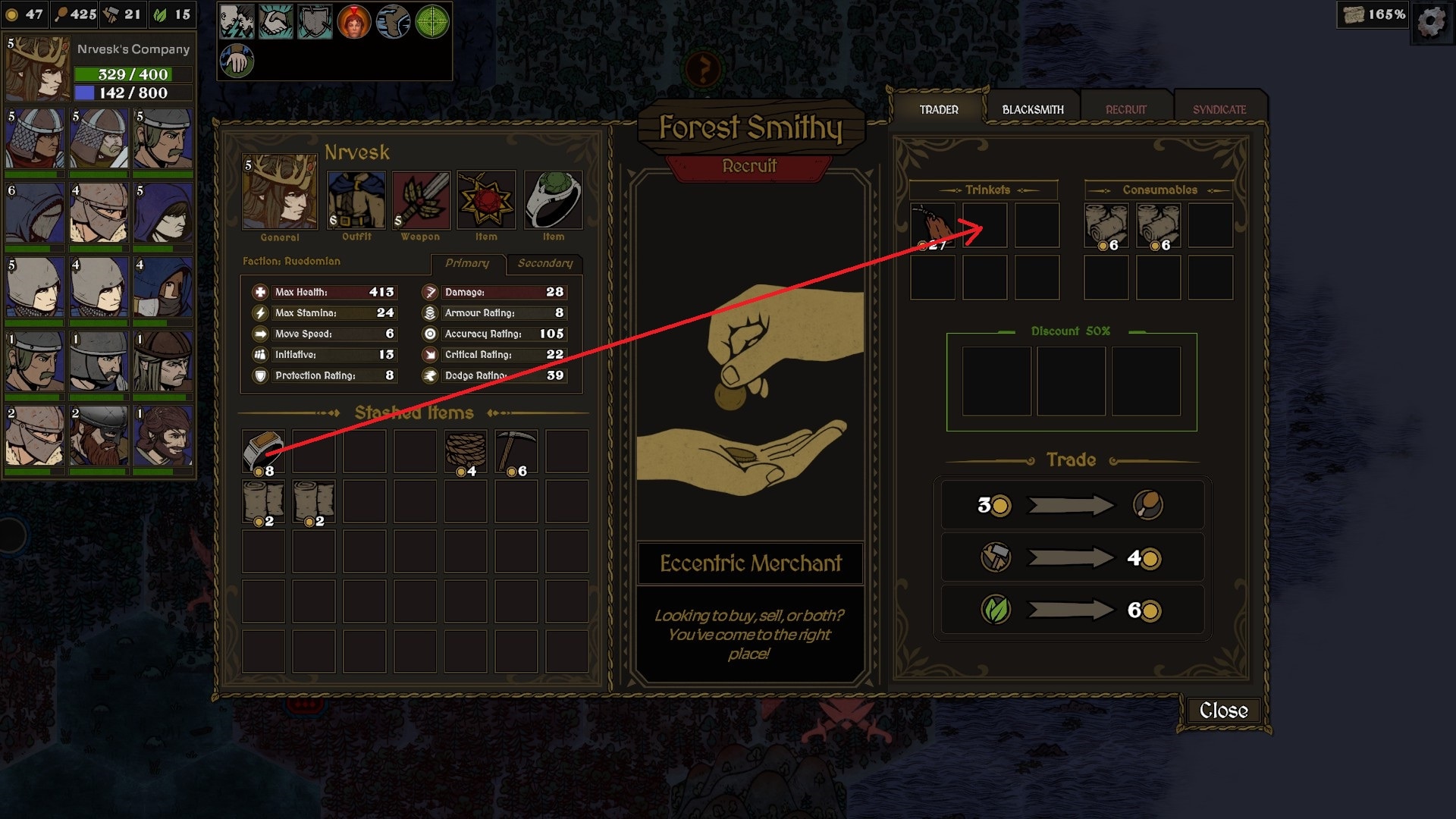Select the red star amulet item slot
This screenshot has width=1456, height=819.
coord(486,200)
